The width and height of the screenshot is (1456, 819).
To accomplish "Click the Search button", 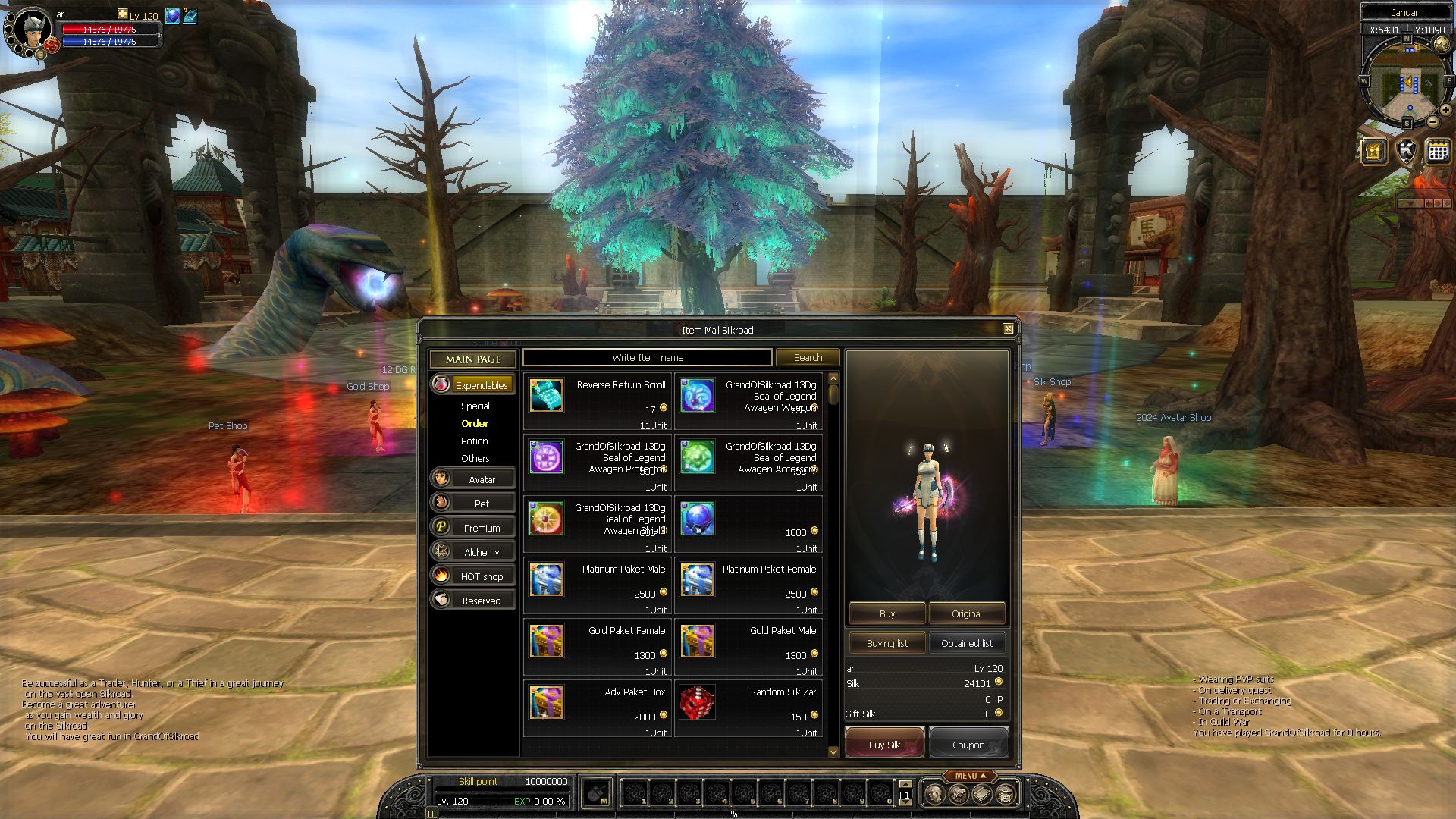I will click(807, 357).
